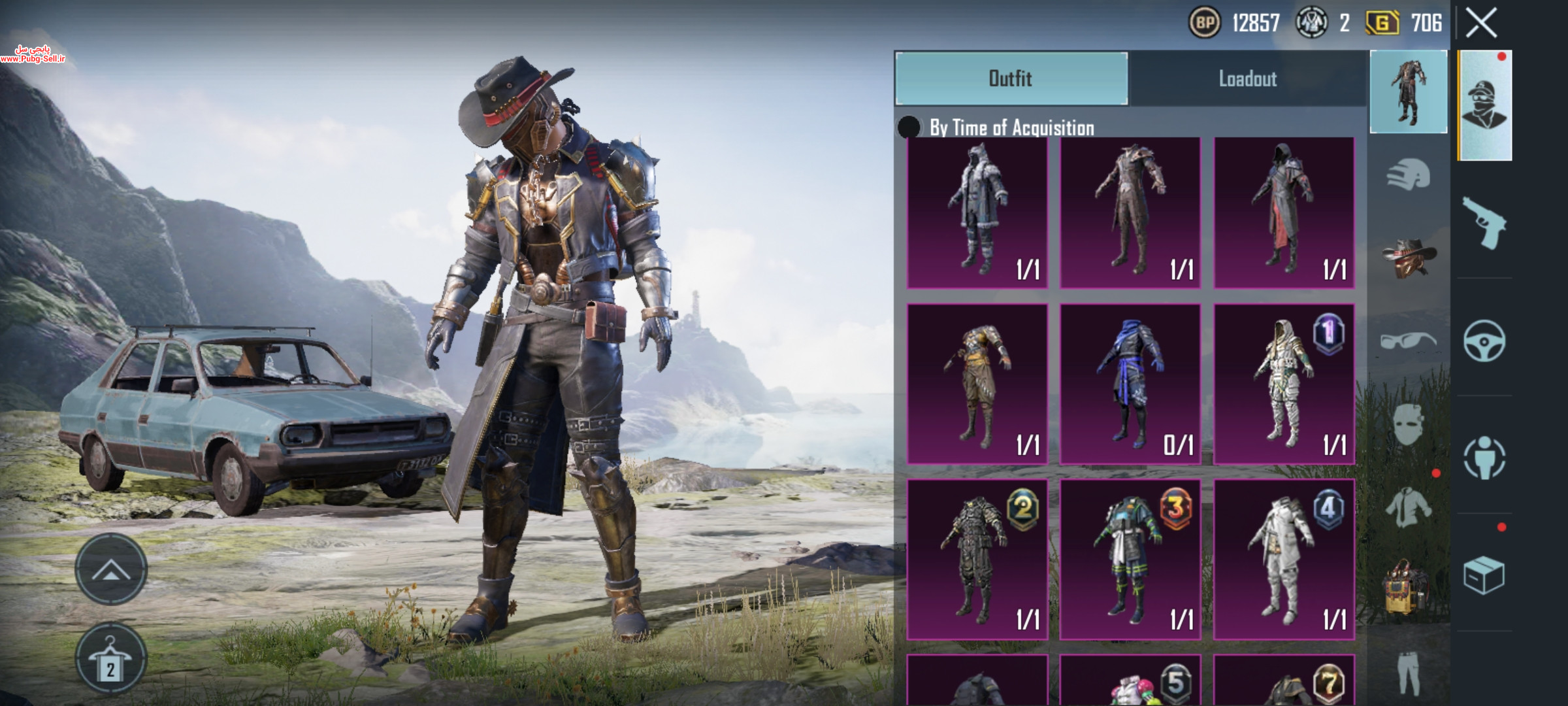Open the shirt clothing category
The height and width of the screenshot is (706, 1568).
pyautogui.click(x=1408, y=507)
